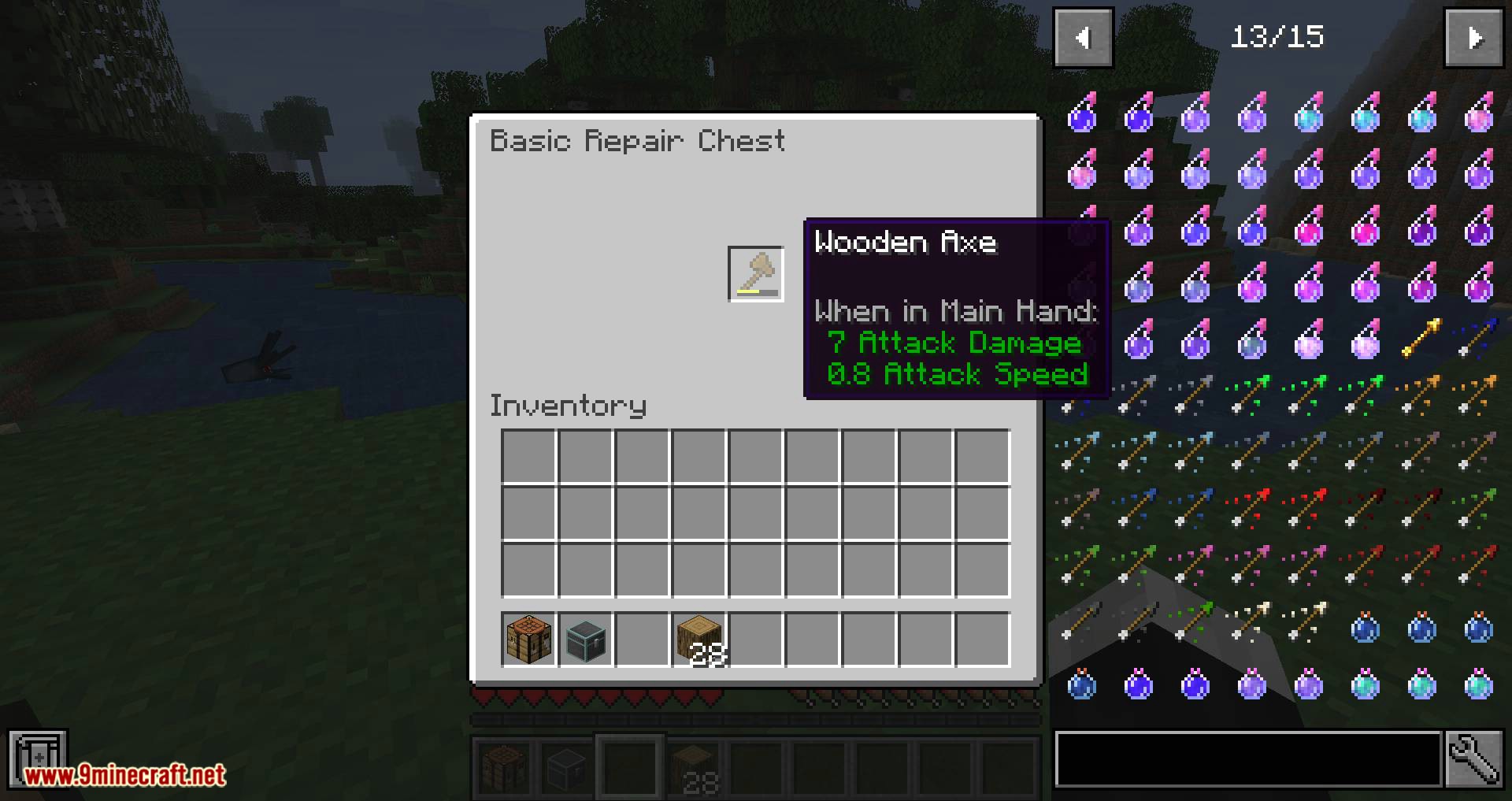Viewport: 1512px width, 801px height.
Task: Select the golden spectral arrow in the item list
Action: [x=1421, y=339]
